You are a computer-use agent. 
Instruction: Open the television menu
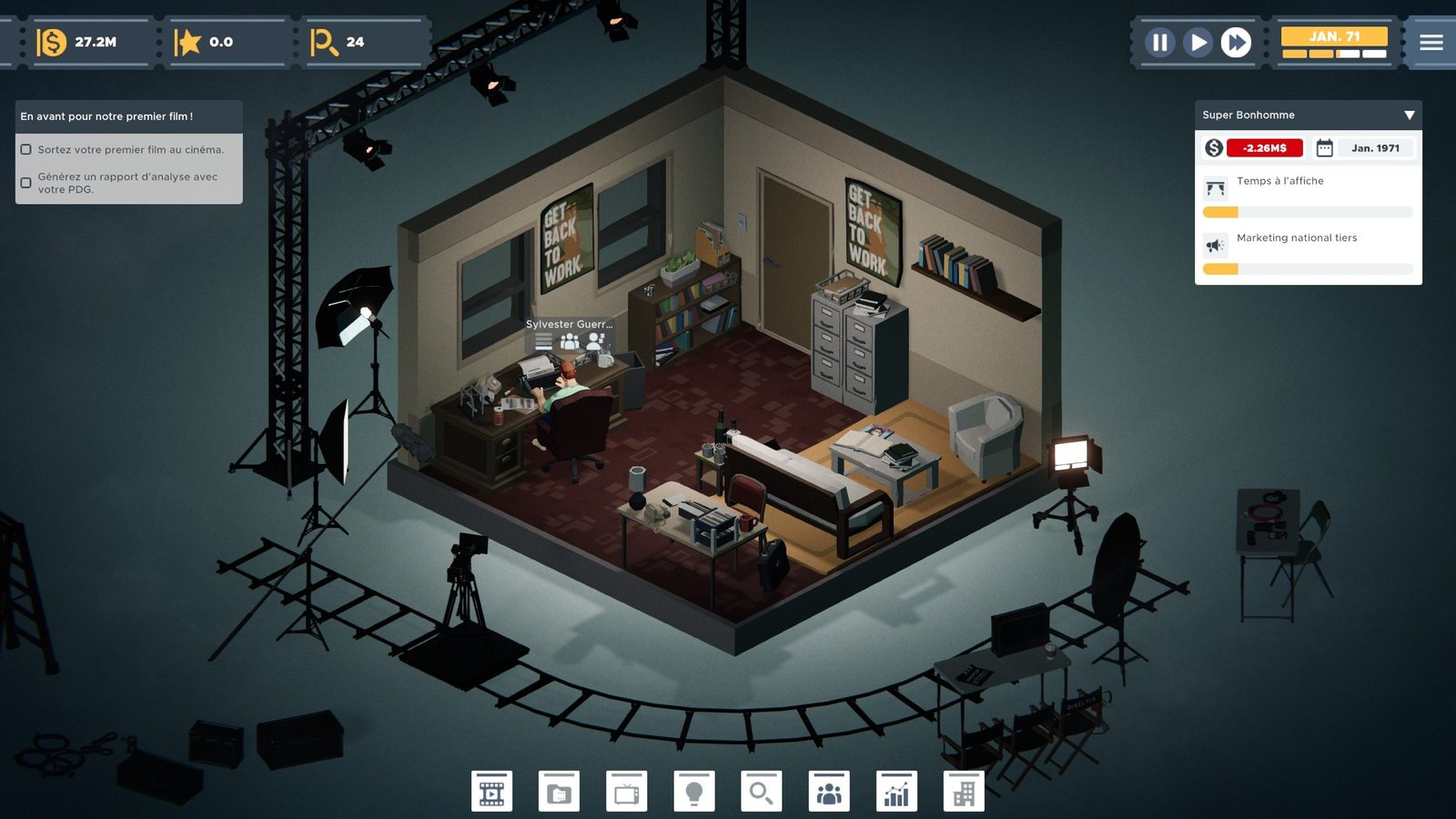click(626, 792)
